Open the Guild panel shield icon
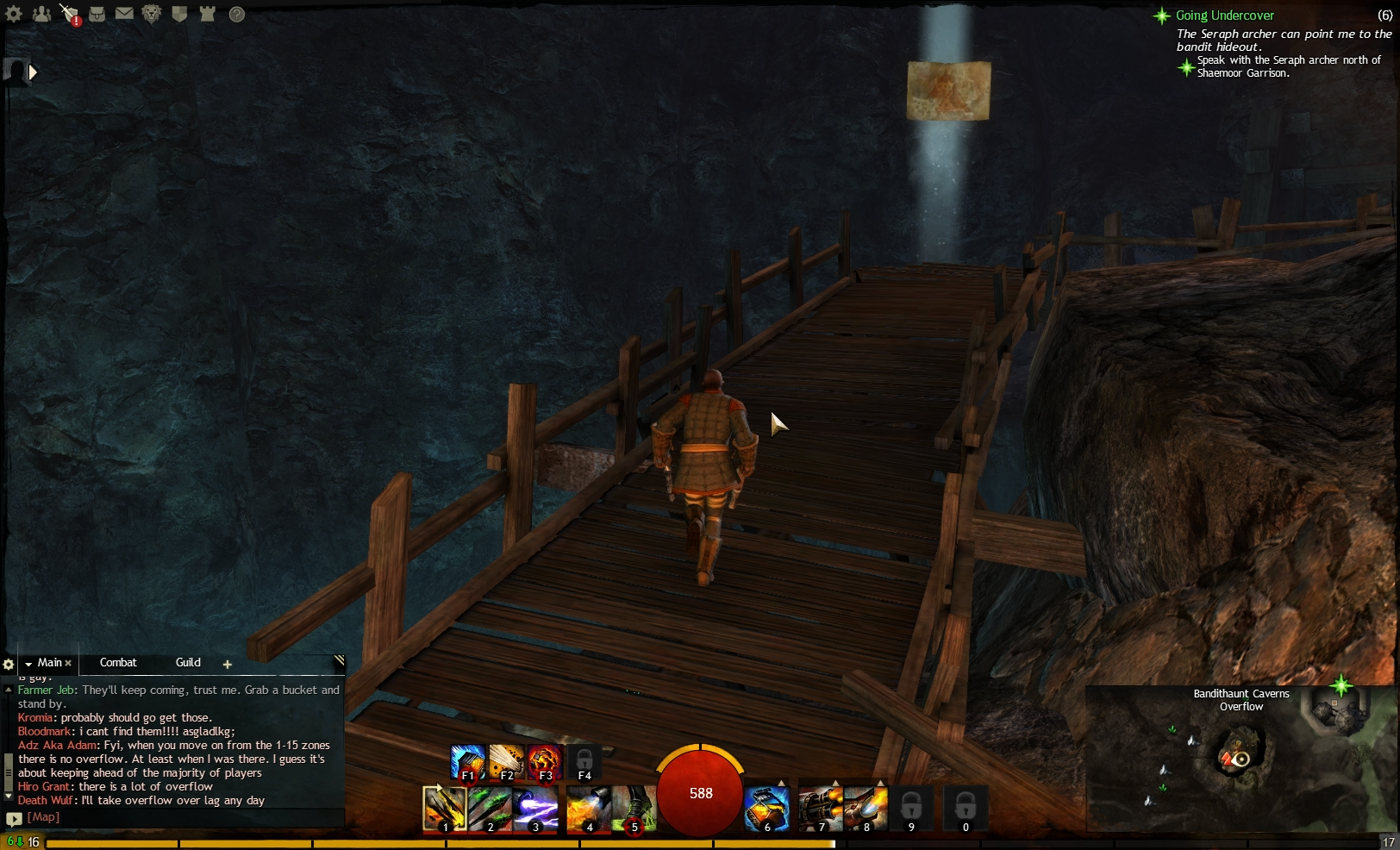Image resolution: width=1400 pixels, height=850 pixels. click(178, 15)
